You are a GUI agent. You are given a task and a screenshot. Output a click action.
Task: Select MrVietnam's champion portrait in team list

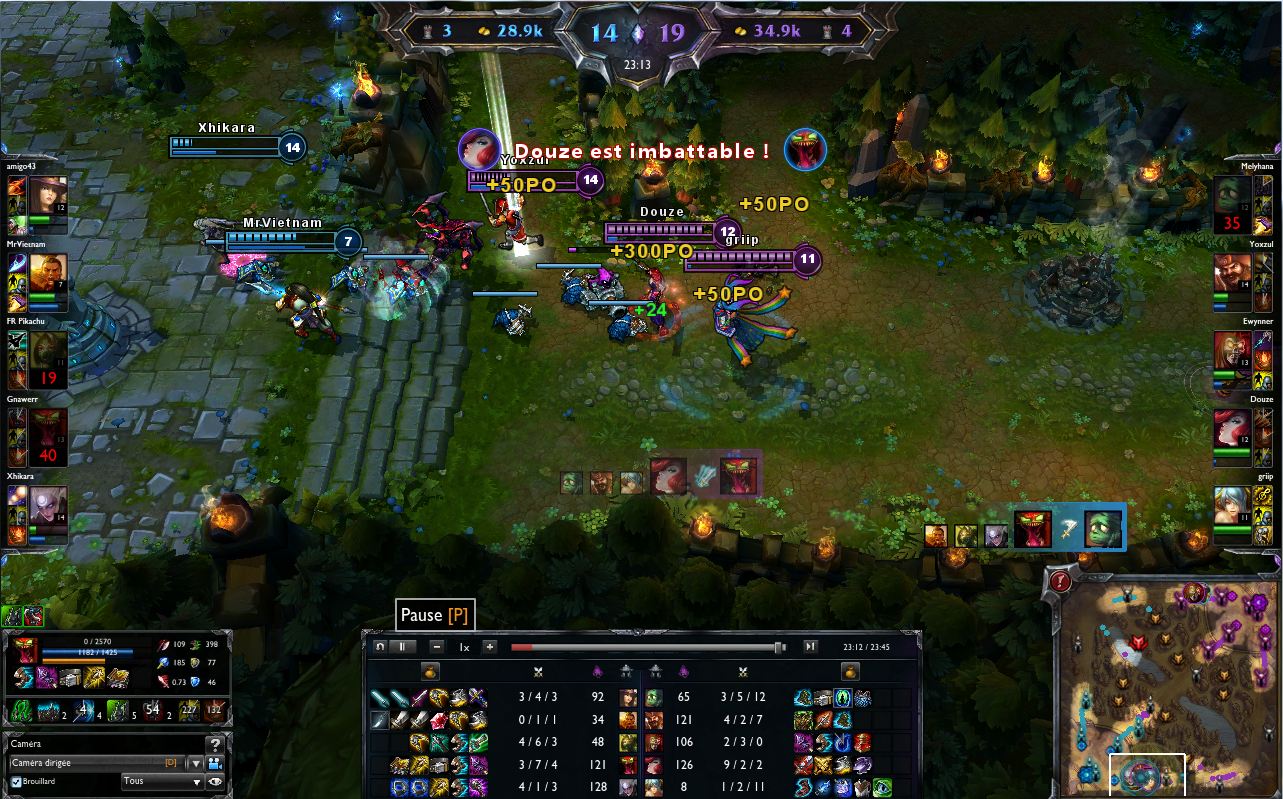(48, 272)
